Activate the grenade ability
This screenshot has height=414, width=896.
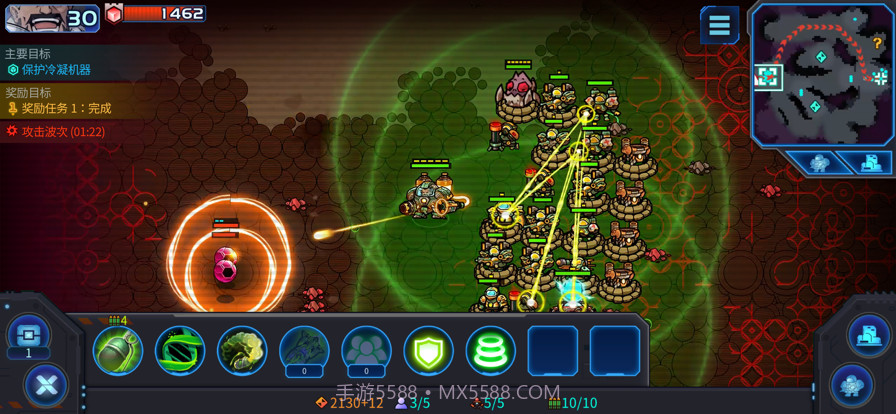click(x=118, y=351)
